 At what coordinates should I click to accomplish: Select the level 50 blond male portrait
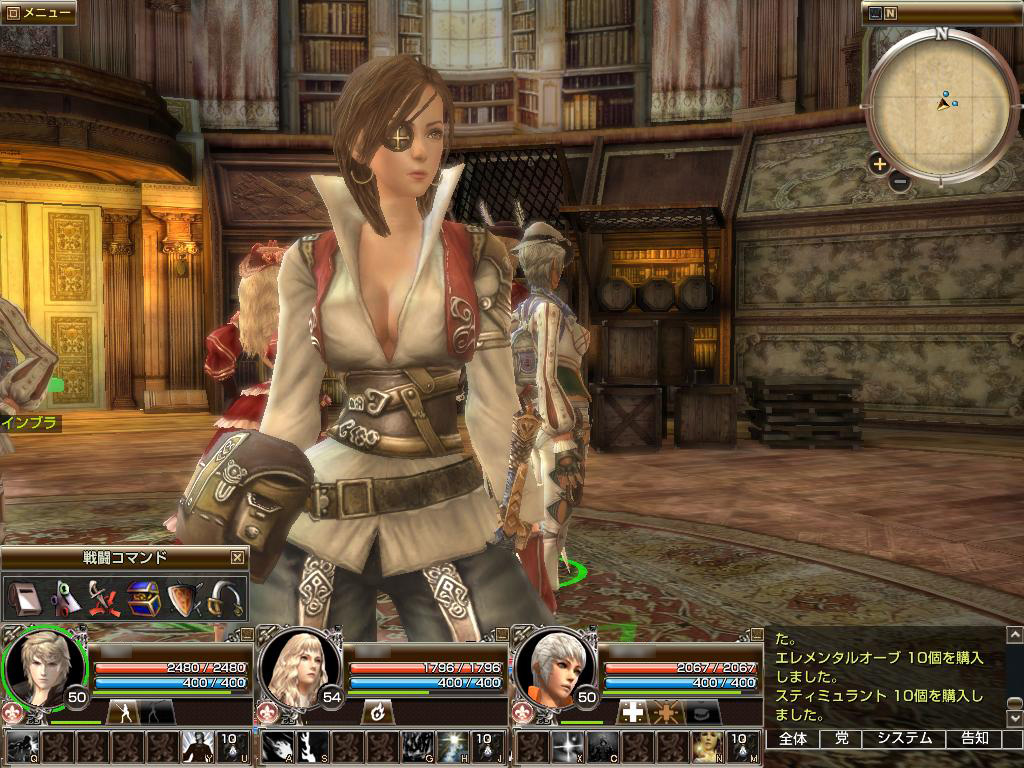point(40,667)
